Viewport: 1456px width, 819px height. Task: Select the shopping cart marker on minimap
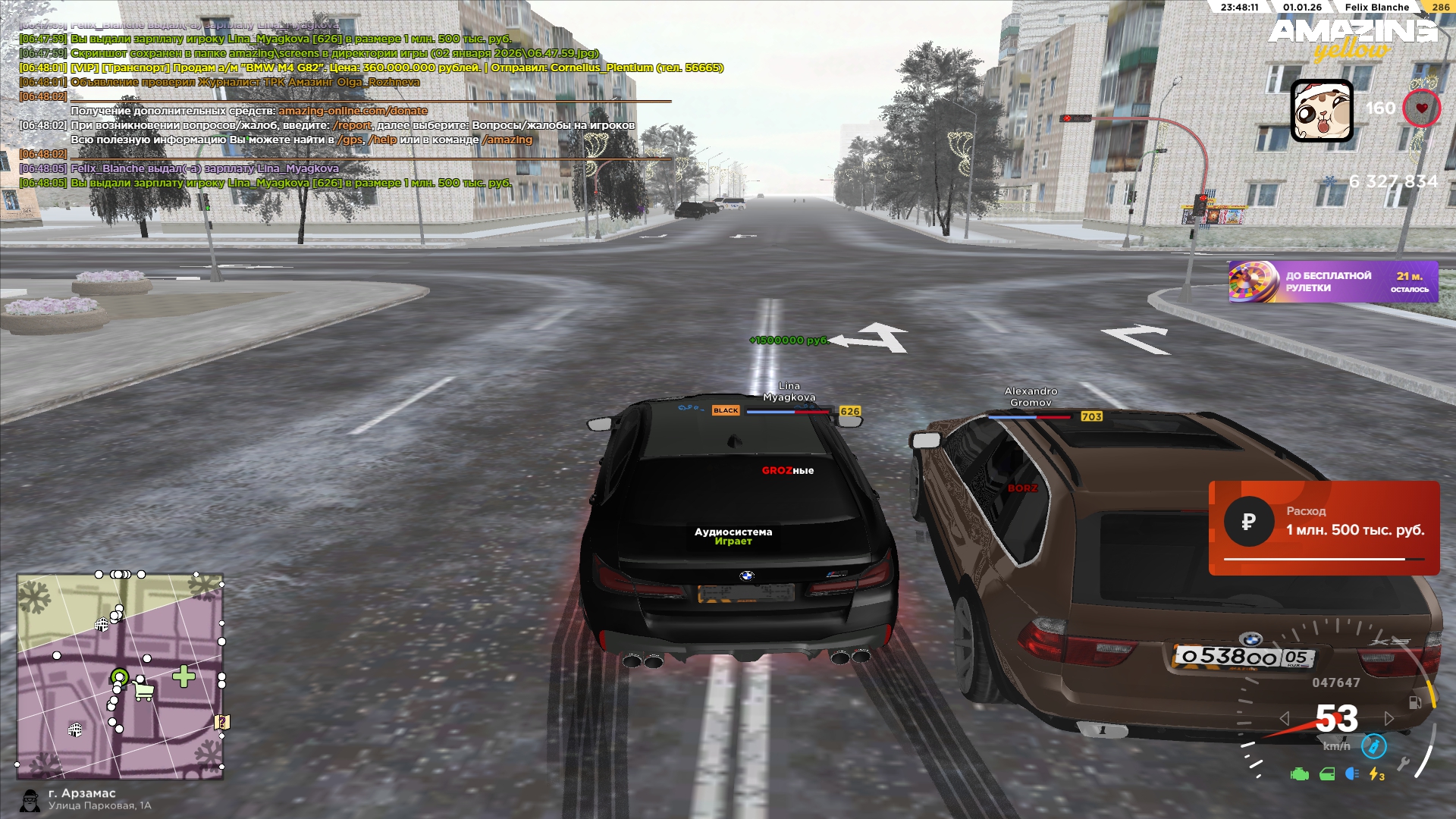coord(143,691)
